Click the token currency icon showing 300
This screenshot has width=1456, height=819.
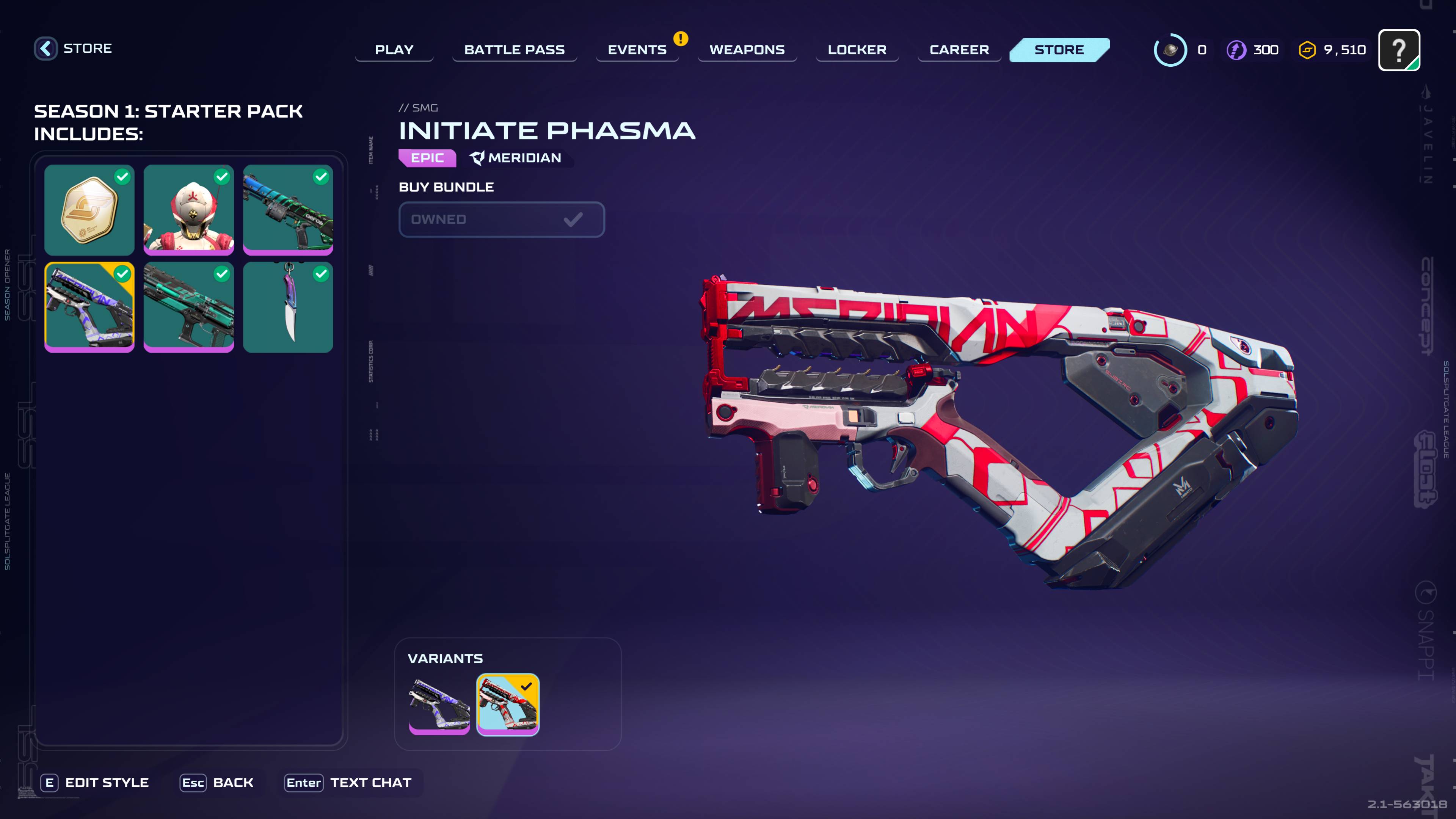tap(1237, 50)
